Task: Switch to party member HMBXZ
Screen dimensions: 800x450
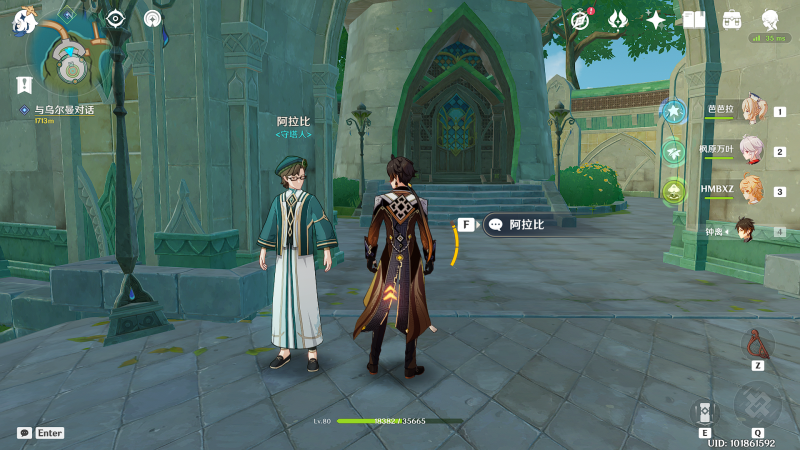Action: pyautogui.click(x=750, y=190)
